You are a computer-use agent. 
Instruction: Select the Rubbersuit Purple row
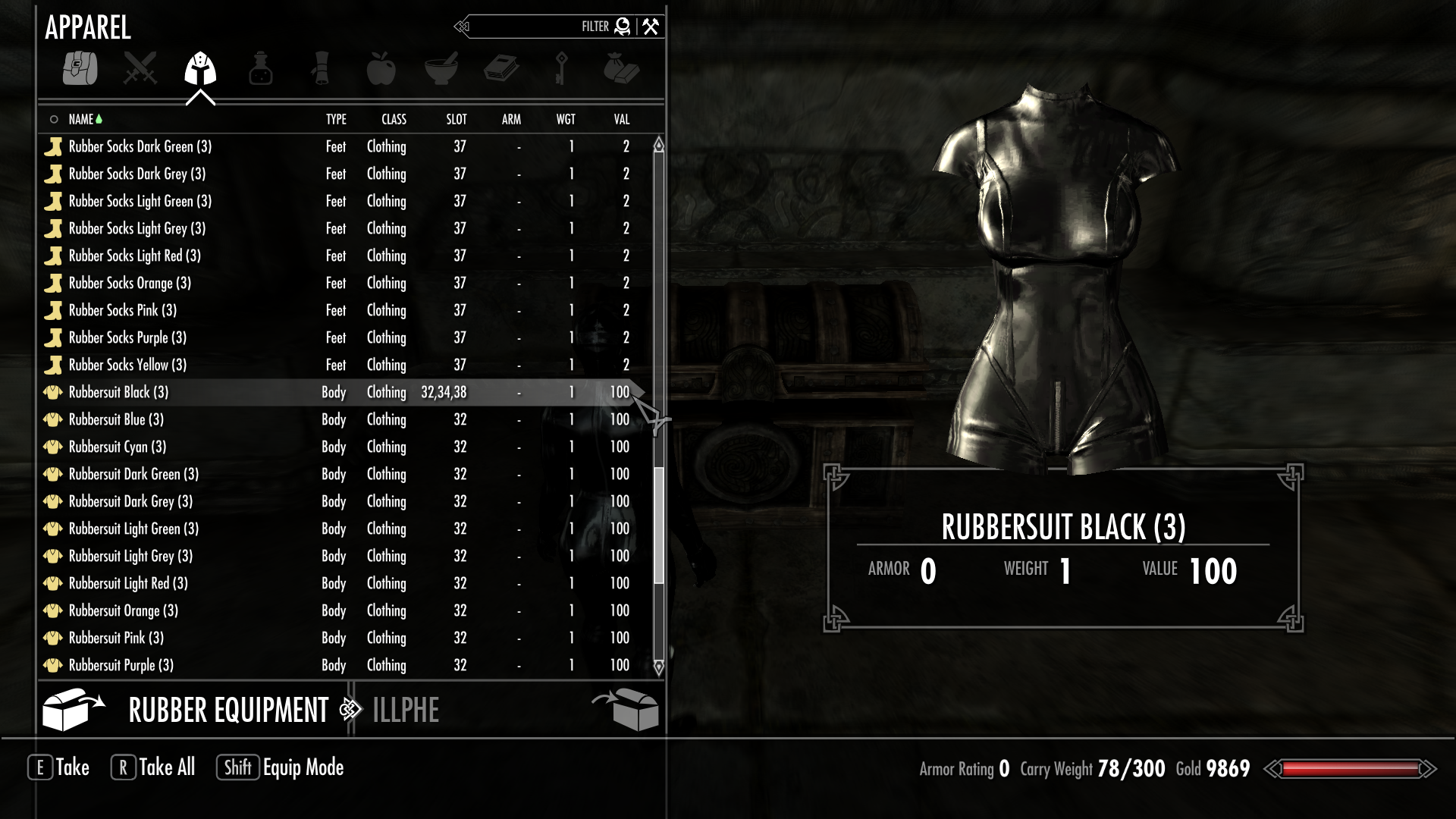121,665
